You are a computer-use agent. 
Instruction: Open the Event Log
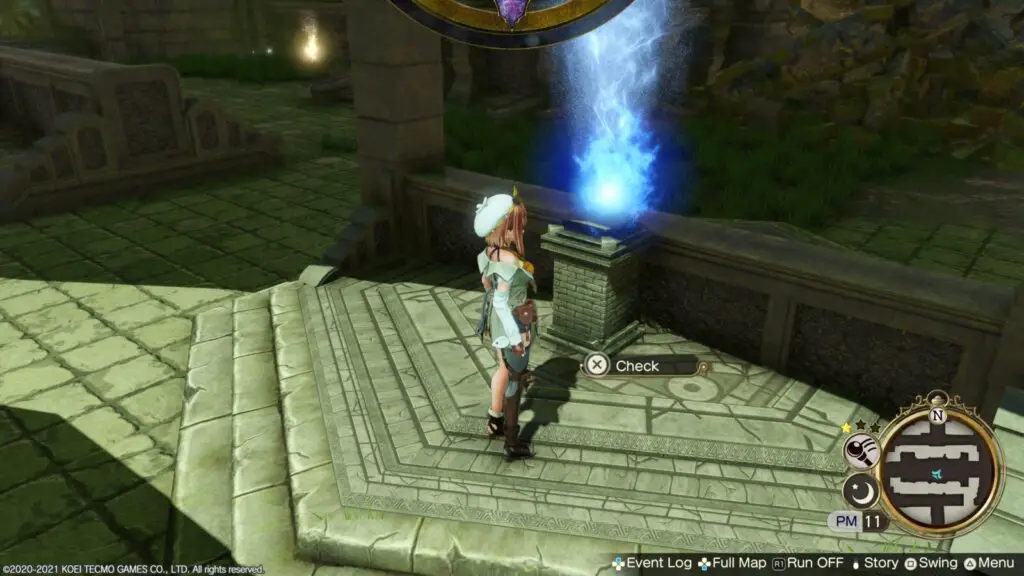tap(651, 563)
